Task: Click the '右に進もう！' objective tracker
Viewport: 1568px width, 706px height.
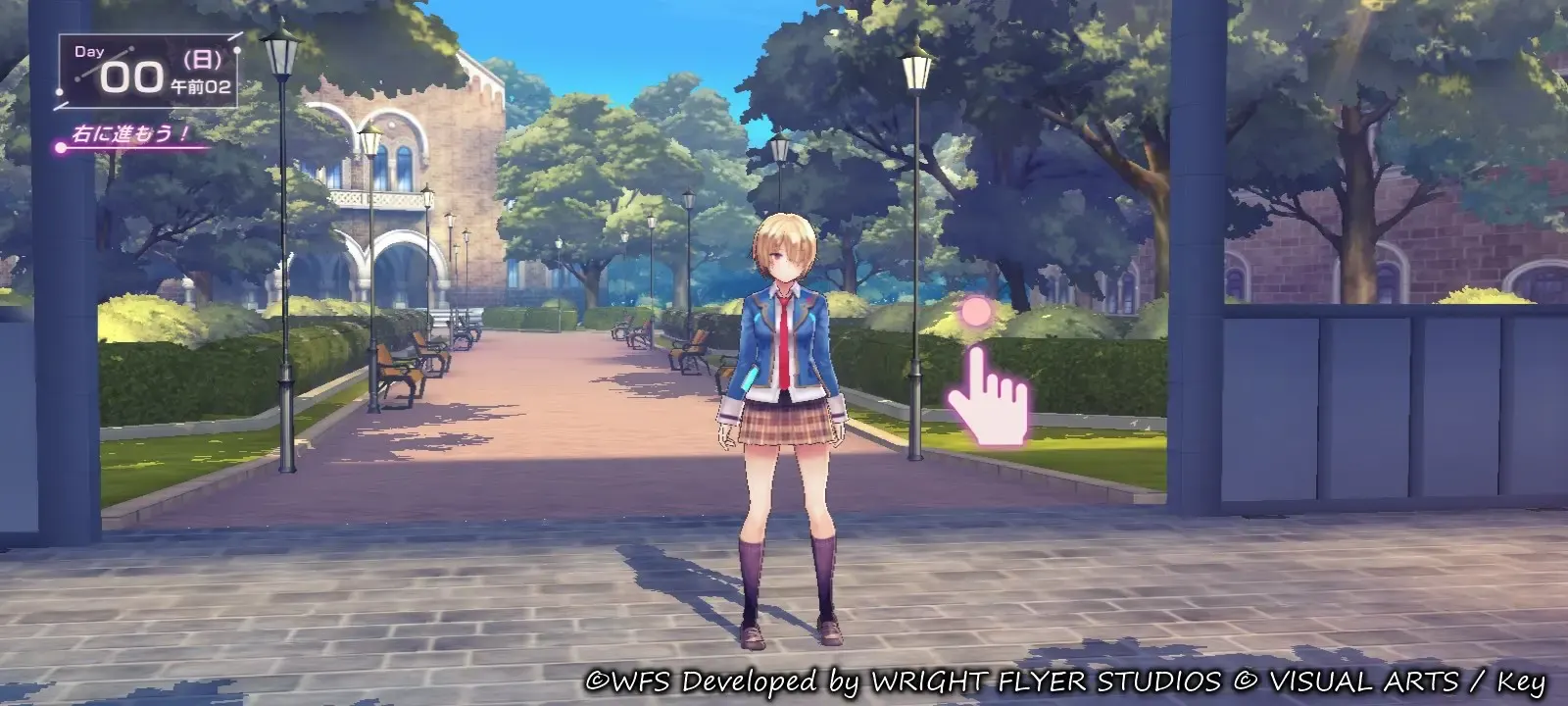Action: [131, 134]
